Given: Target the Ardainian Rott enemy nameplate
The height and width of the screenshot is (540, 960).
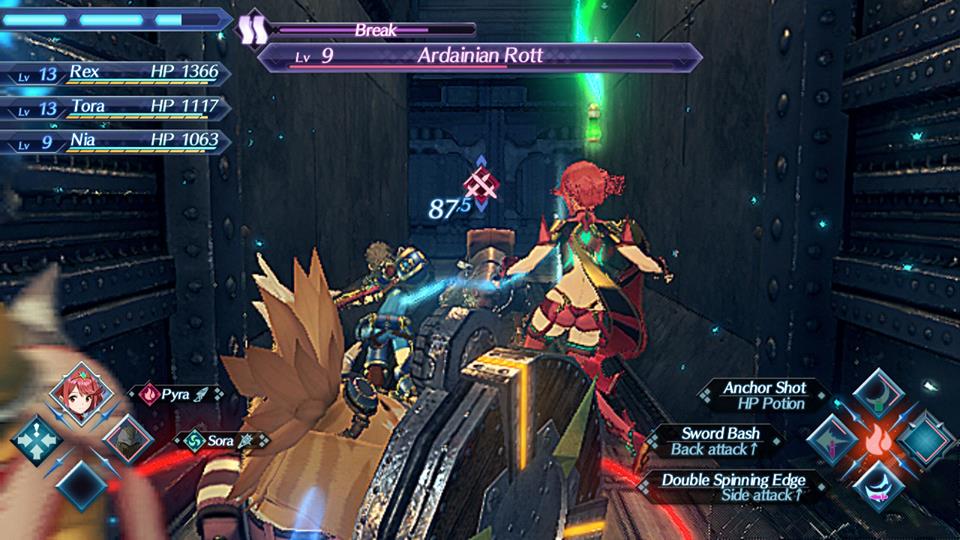Looking at the screenshot, I should 480,56.
